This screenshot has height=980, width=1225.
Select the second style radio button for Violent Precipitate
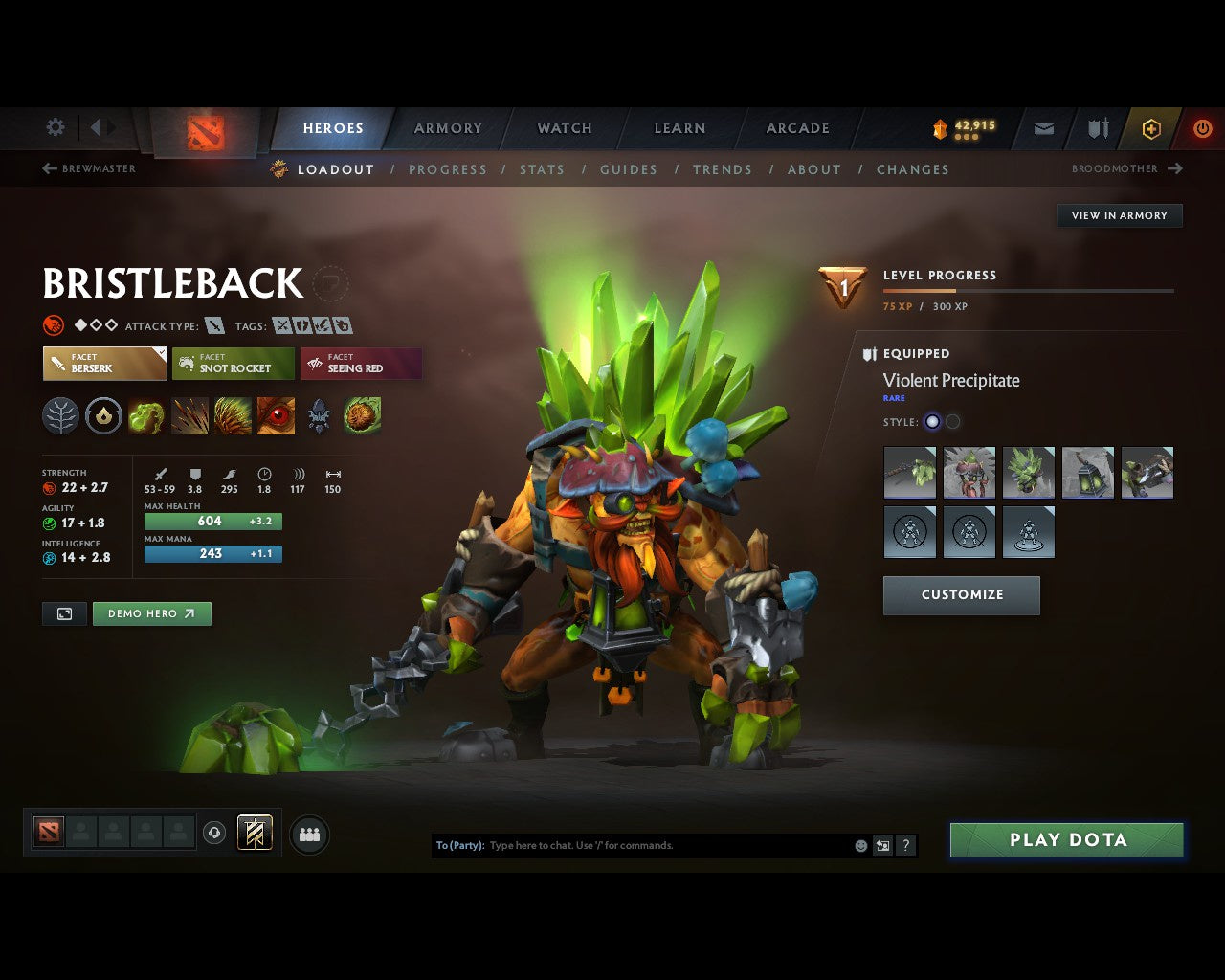953,421
